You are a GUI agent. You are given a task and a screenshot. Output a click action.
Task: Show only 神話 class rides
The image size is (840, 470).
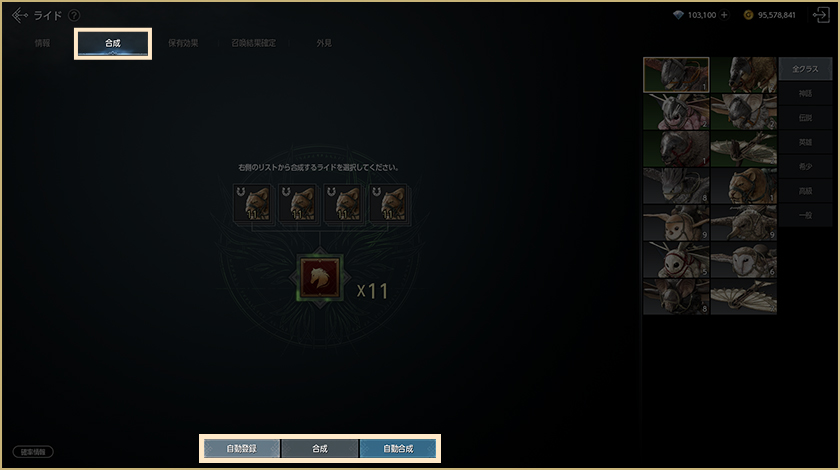click(x=804, y=93)
